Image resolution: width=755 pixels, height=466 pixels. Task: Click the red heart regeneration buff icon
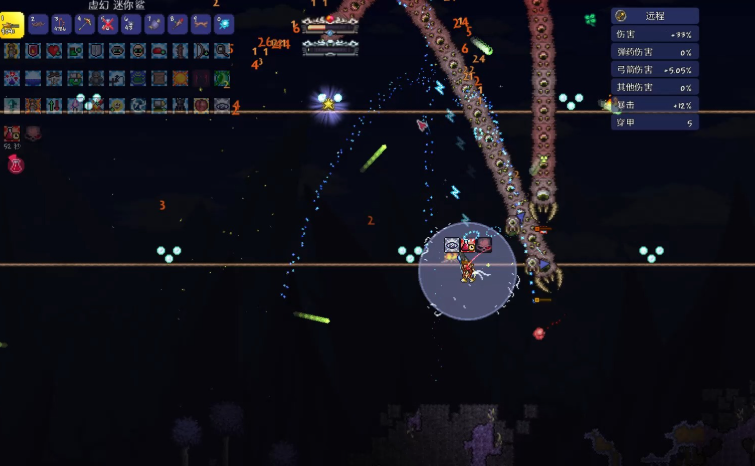click(54, 51)
